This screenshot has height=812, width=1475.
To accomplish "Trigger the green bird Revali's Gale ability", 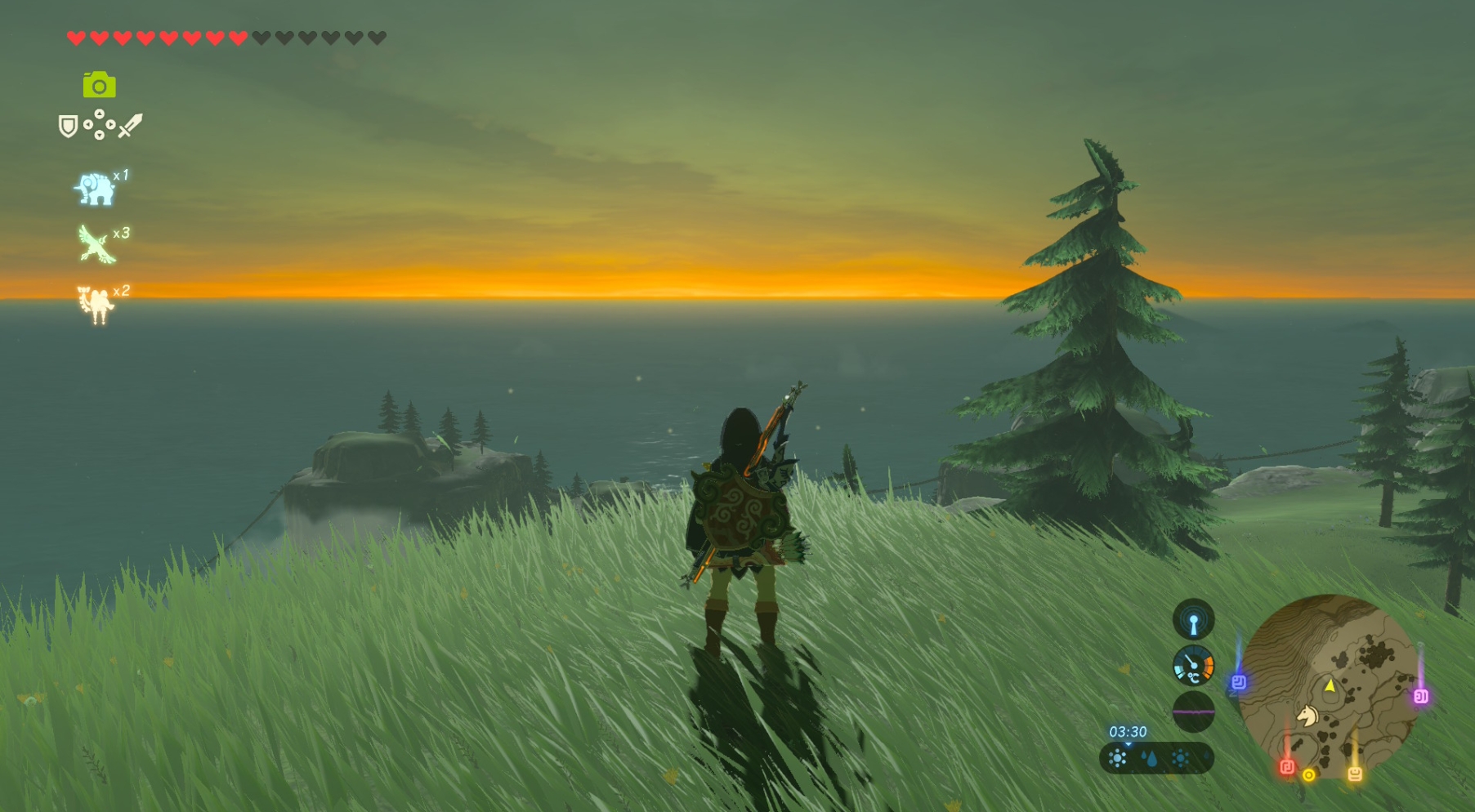I will 96,244.
